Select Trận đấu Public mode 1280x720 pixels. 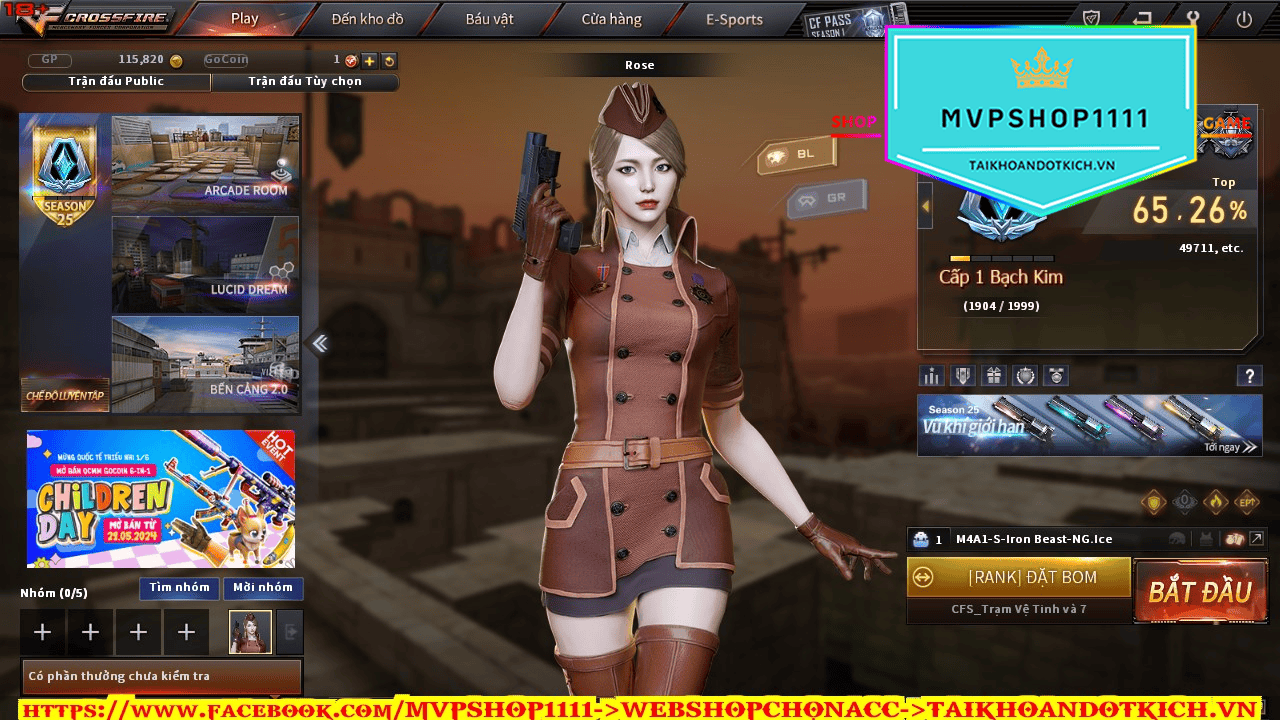pos(116,82)
